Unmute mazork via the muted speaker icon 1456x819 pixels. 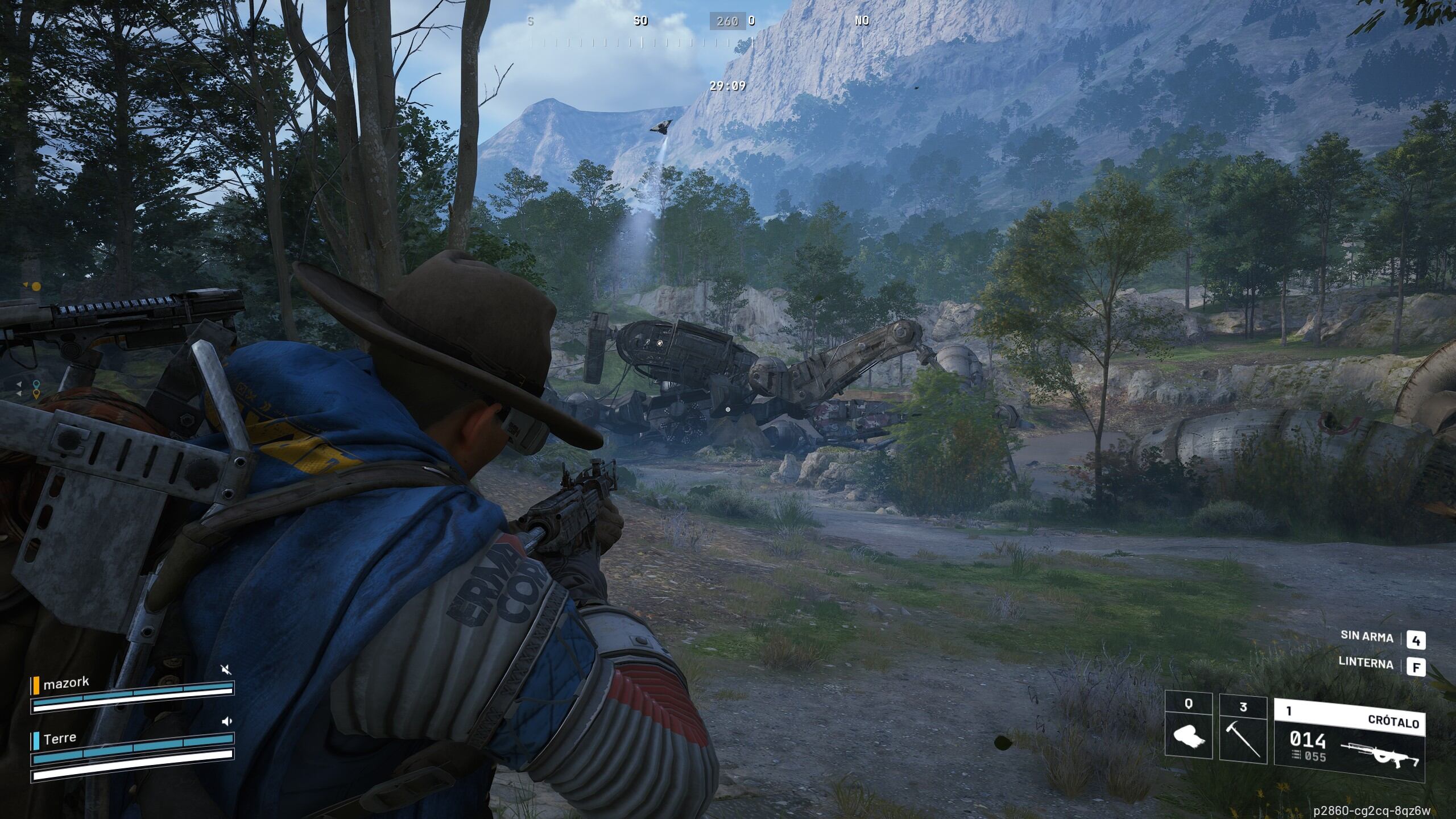coord(226,670)
